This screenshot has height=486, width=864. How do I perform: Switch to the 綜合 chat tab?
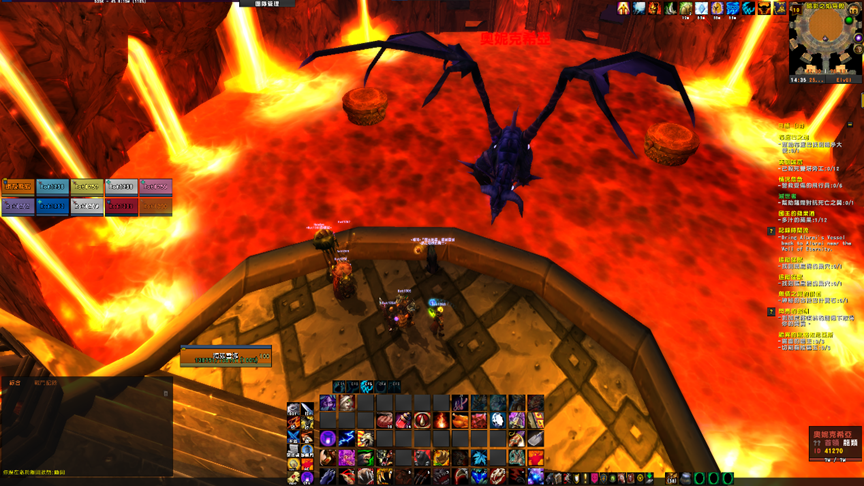15,382
